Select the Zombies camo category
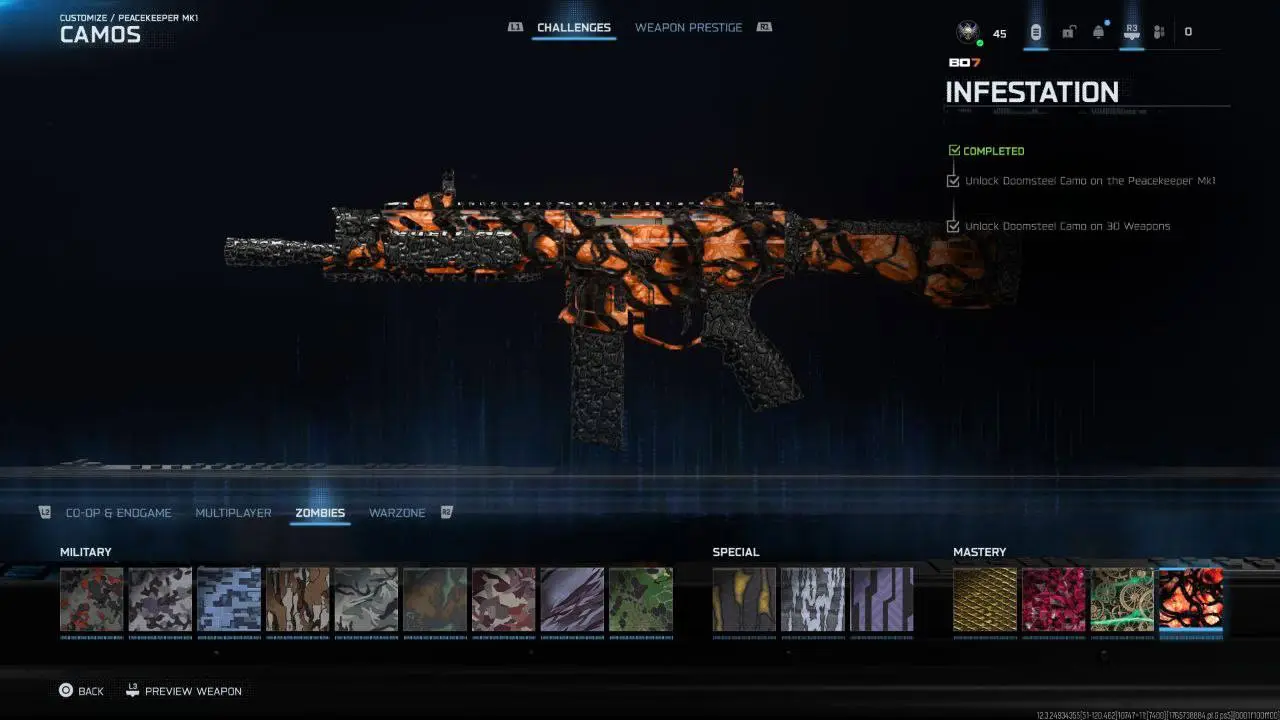The image size is (1280, 720). [x=319, y=512]
